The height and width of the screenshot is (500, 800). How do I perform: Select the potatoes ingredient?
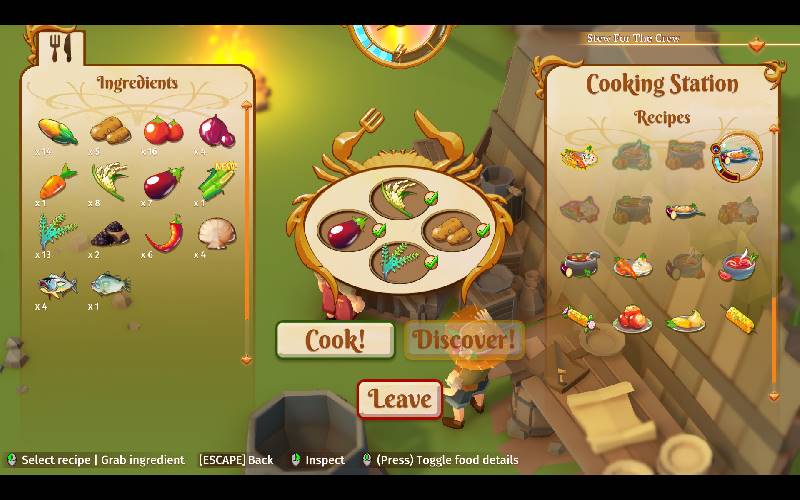pyautogui.click(x=108, y=130)
